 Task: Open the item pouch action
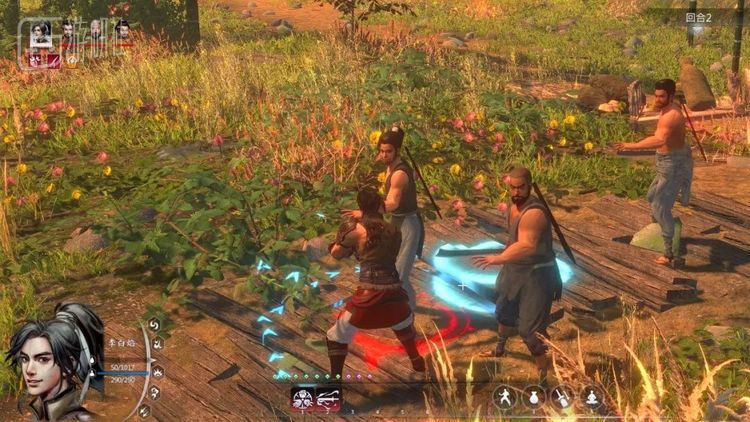[x=534, y=397]
